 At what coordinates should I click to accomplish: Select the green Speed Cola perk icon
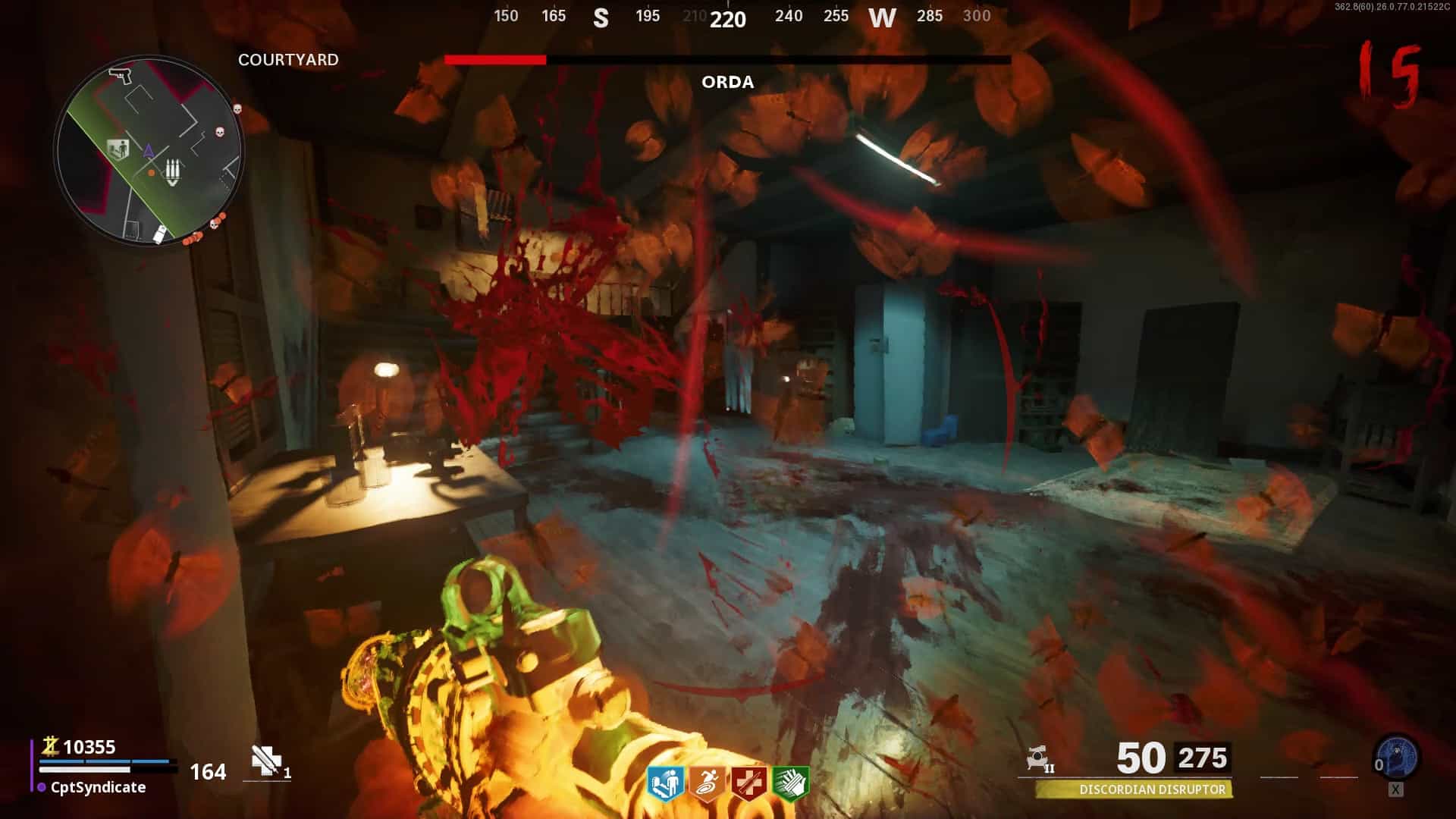[x=789, y=783]
